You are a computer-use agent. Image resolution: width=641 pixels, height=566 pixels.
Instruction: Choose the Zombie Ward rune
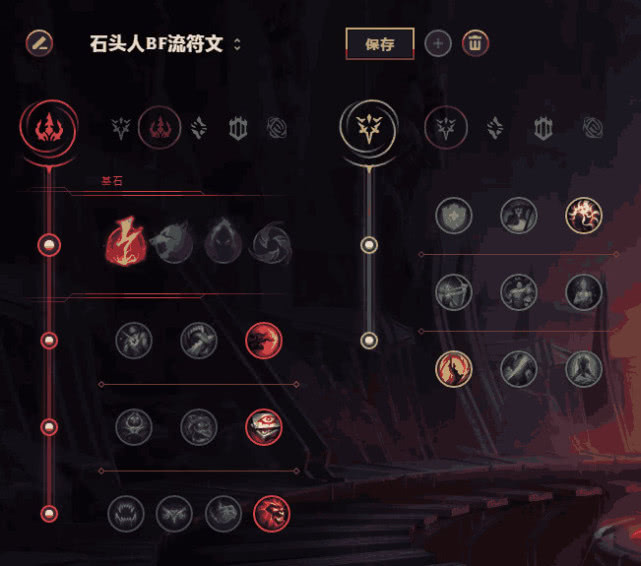pos(133,427)
